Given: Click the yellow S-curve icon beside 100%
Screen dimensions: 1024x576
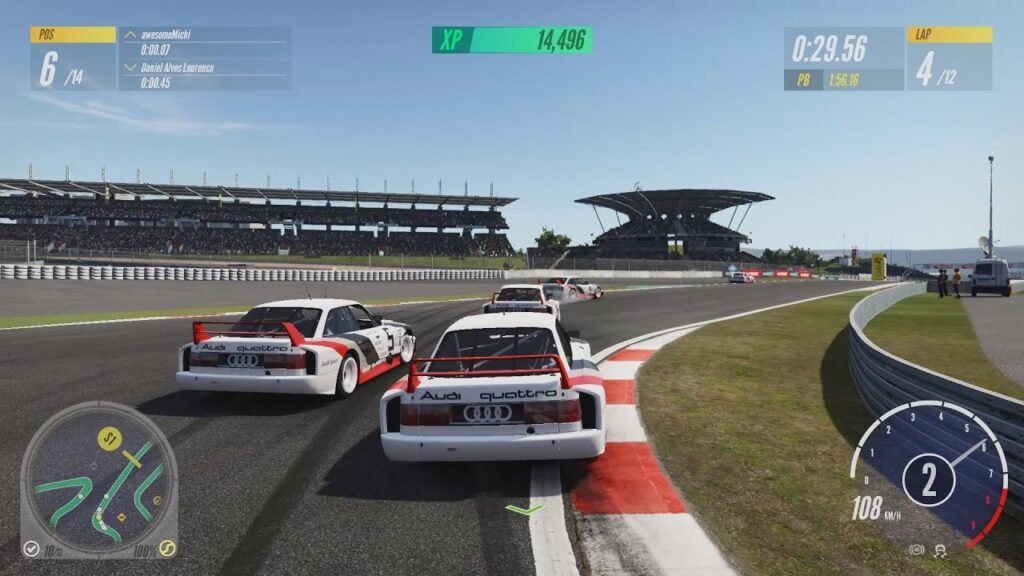Looking at the screenshot, I should point(168,548).
